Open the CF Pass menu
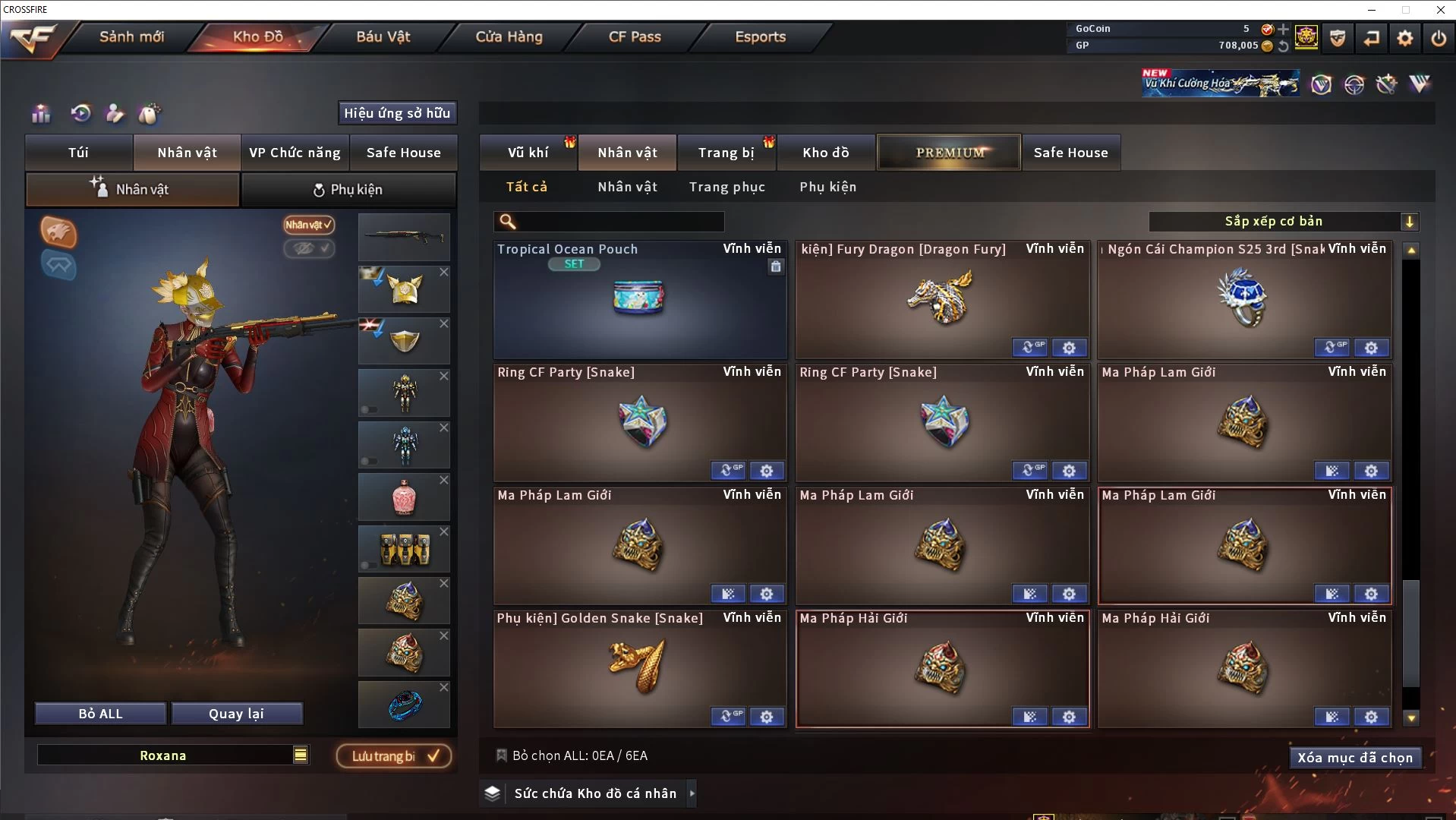 (635, 36)
